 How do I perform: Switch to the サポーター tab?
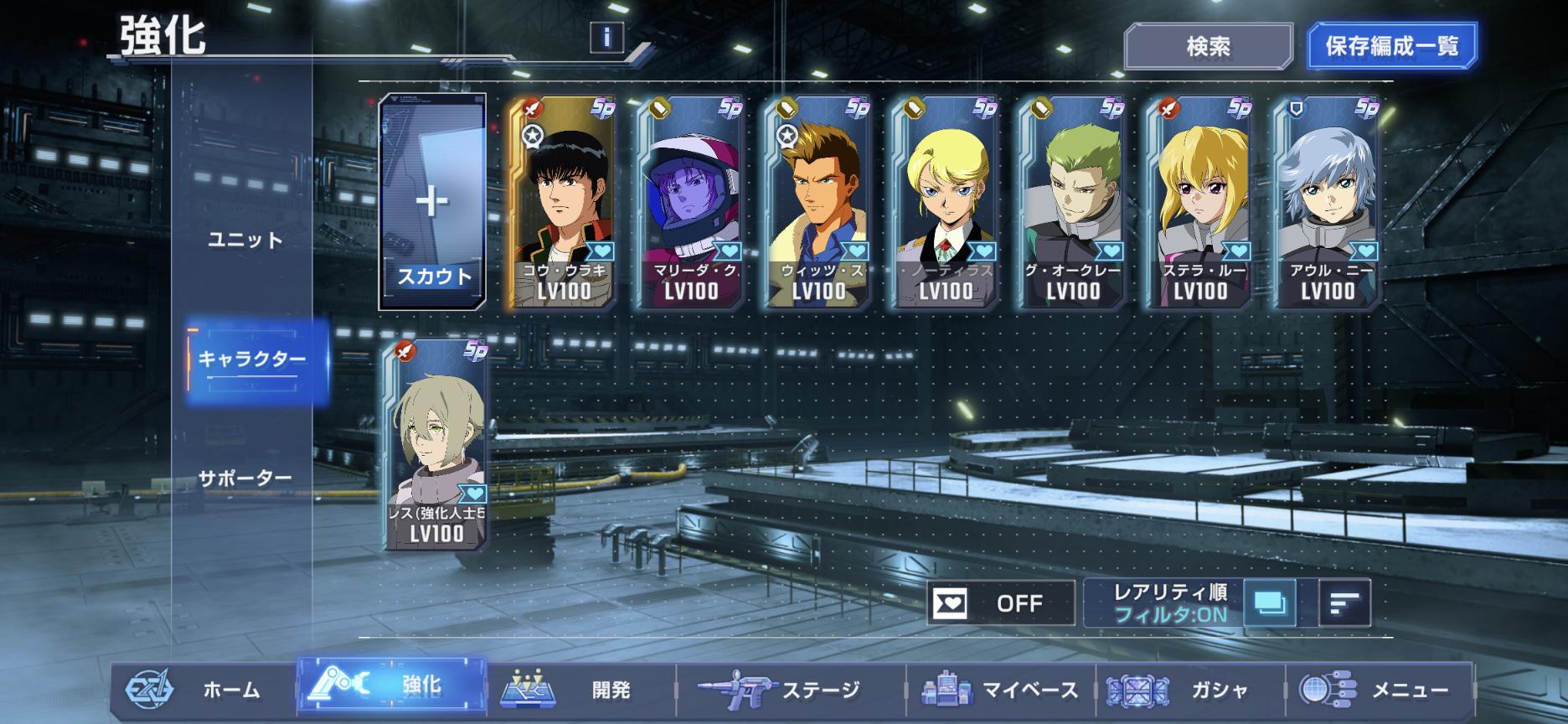(x=245, y=478)
